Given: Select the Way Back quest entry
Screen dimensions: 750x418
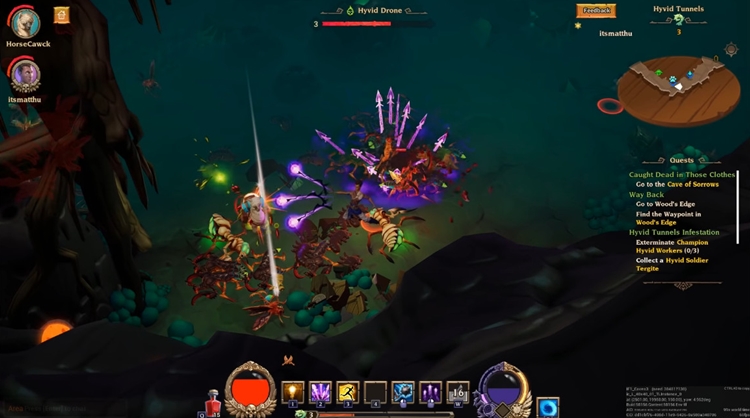Looking at the screenshot, I should [648, 195].
